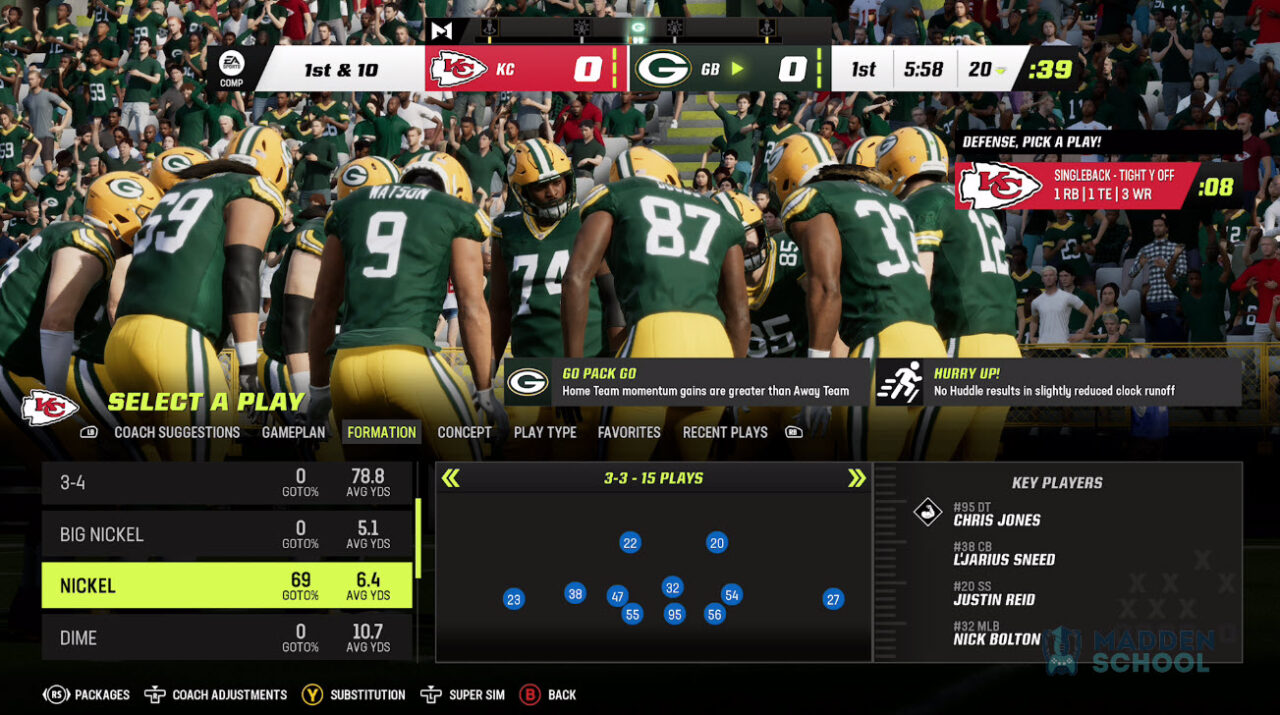The height and width of the screenshot is (715, 1280).
Task: Open the Gameplan tab
Action: tap(293, 432)
